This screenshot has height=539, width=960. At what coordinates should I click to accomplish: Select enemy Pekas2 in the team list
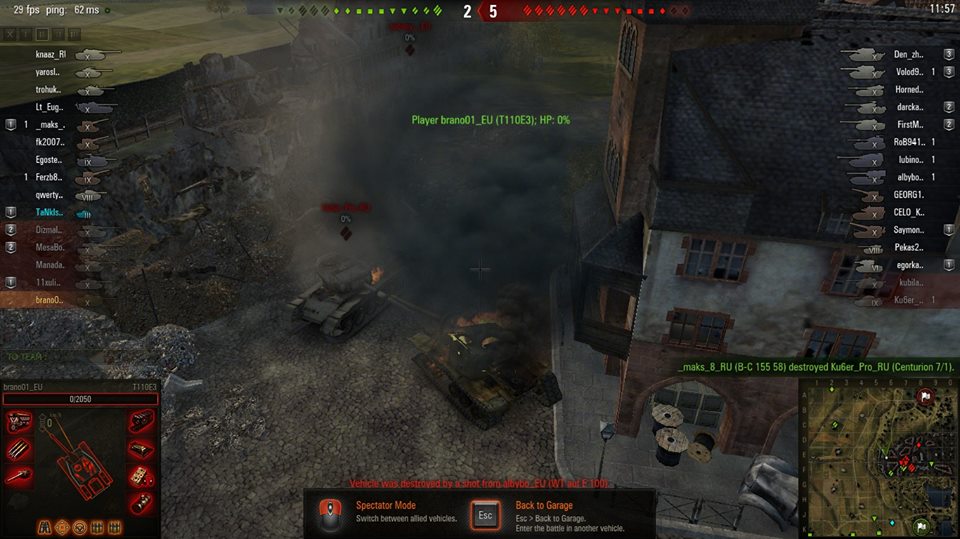pyautogui.click(x=908, y=247)
